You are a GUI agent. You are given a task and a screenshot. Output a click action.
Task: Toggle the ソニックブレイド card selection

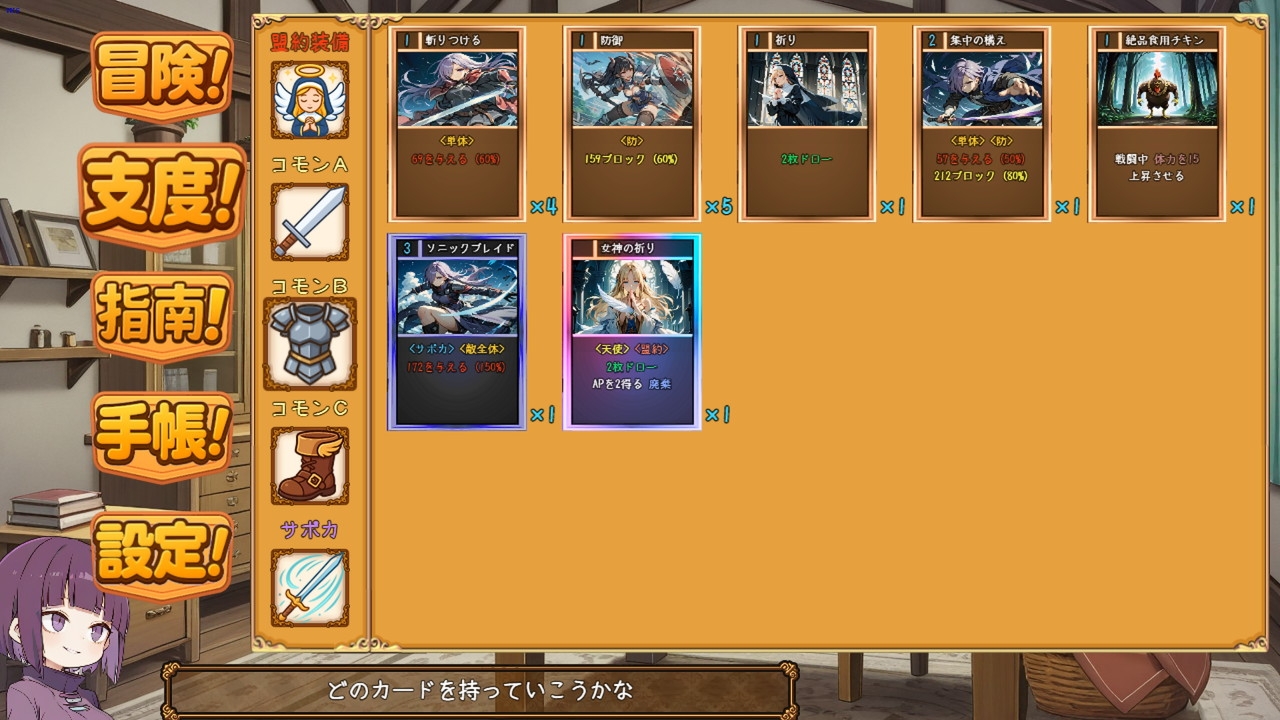[456, 330]
